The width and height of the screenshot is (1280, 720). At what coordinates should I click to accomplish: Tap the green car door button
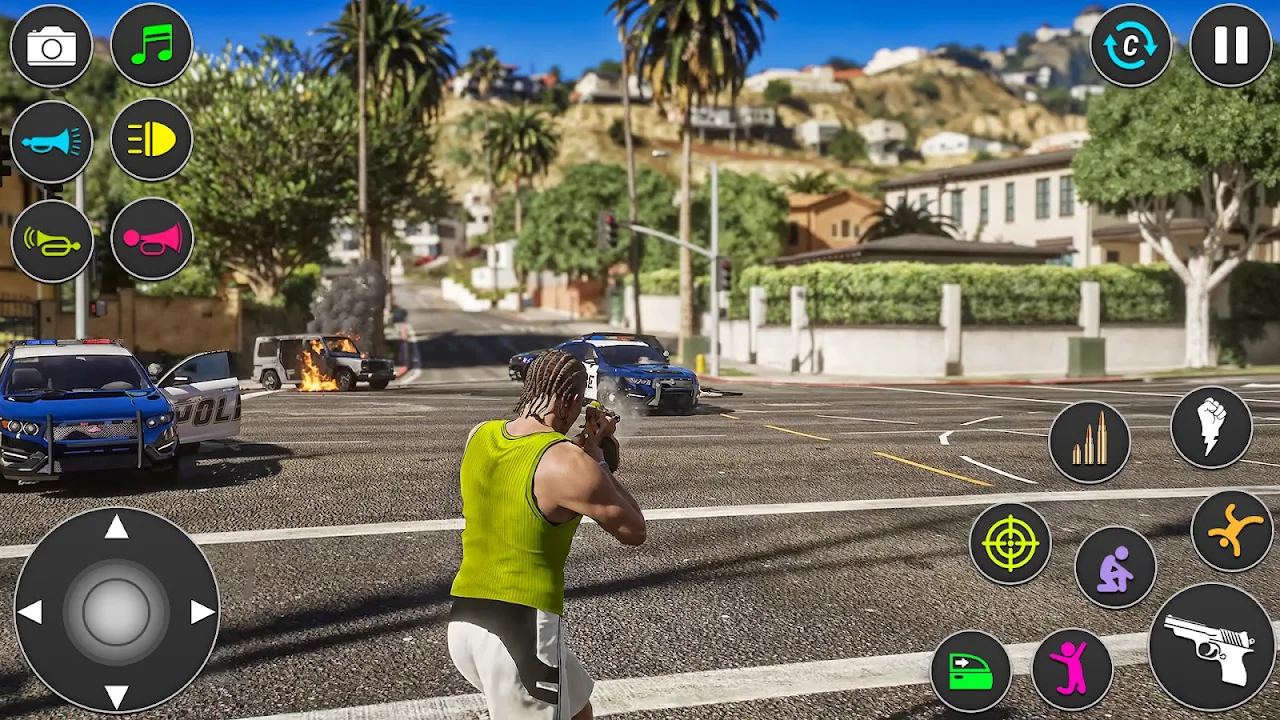(x=970, y=671)
